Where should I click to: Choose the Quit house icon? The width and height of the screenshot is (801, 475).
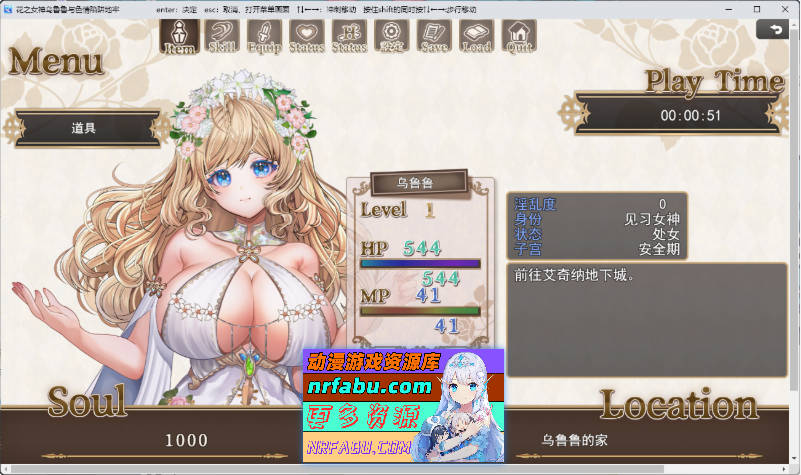[519, 35]
